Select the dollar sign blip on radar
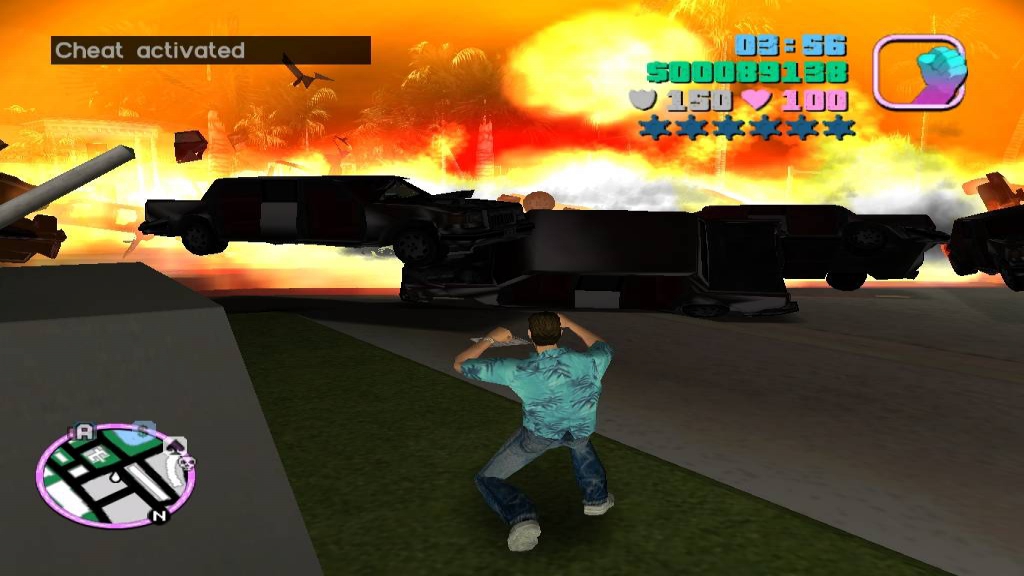 coord(143,430)
